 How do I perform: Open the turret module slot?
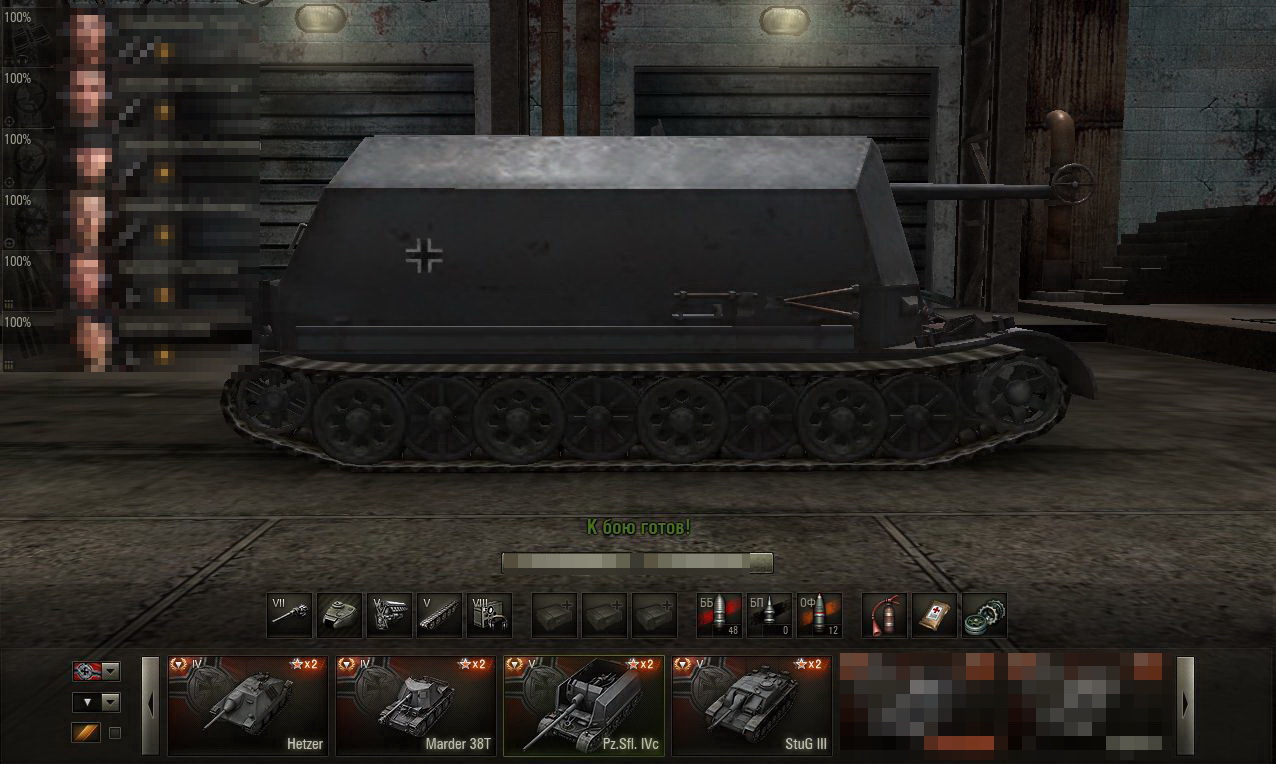(x=340, y=615)
